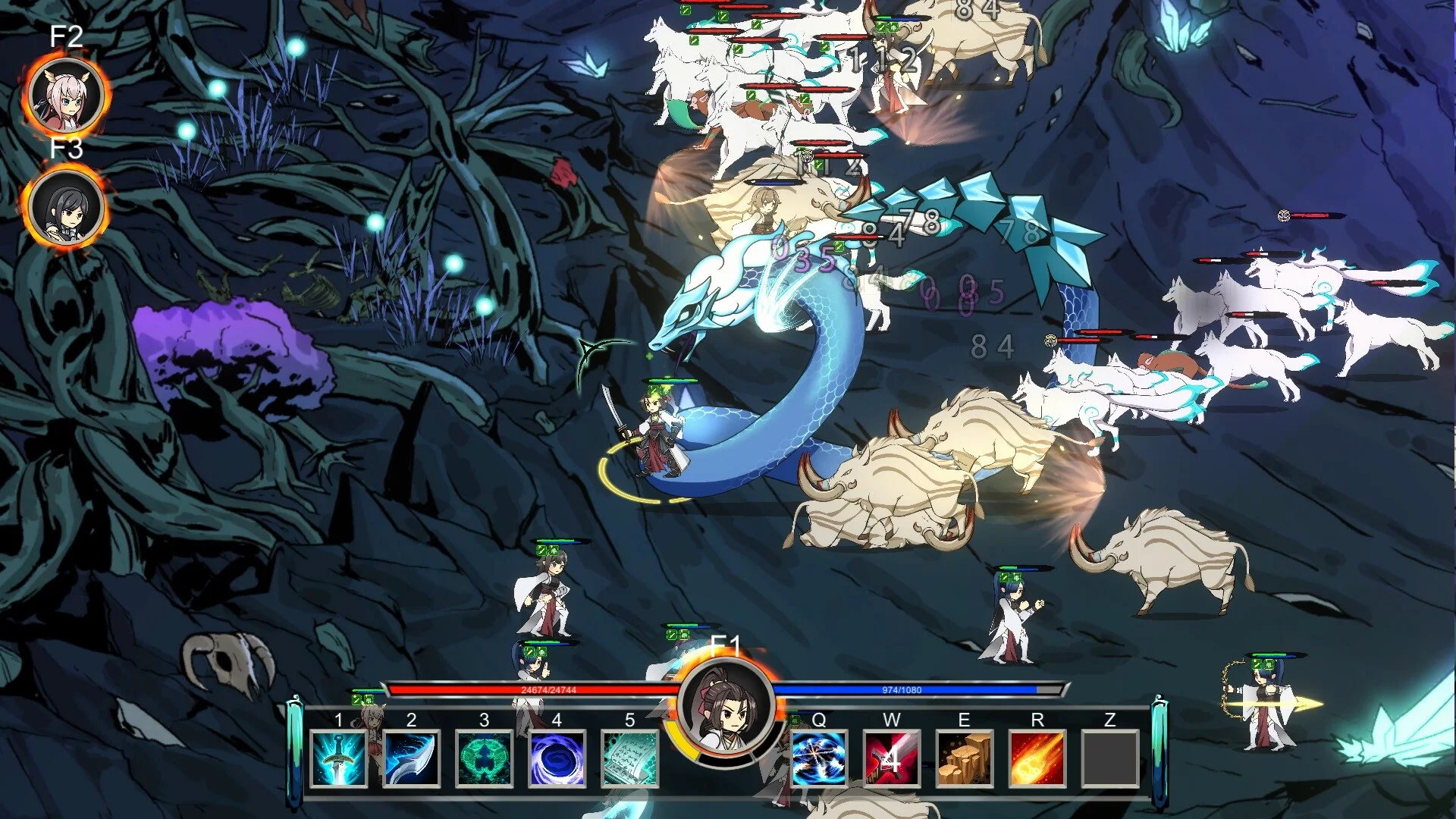The image size is (1456, 819).
Task: Cast the fireball meteor R ability
Action: tap(1037, 758)
